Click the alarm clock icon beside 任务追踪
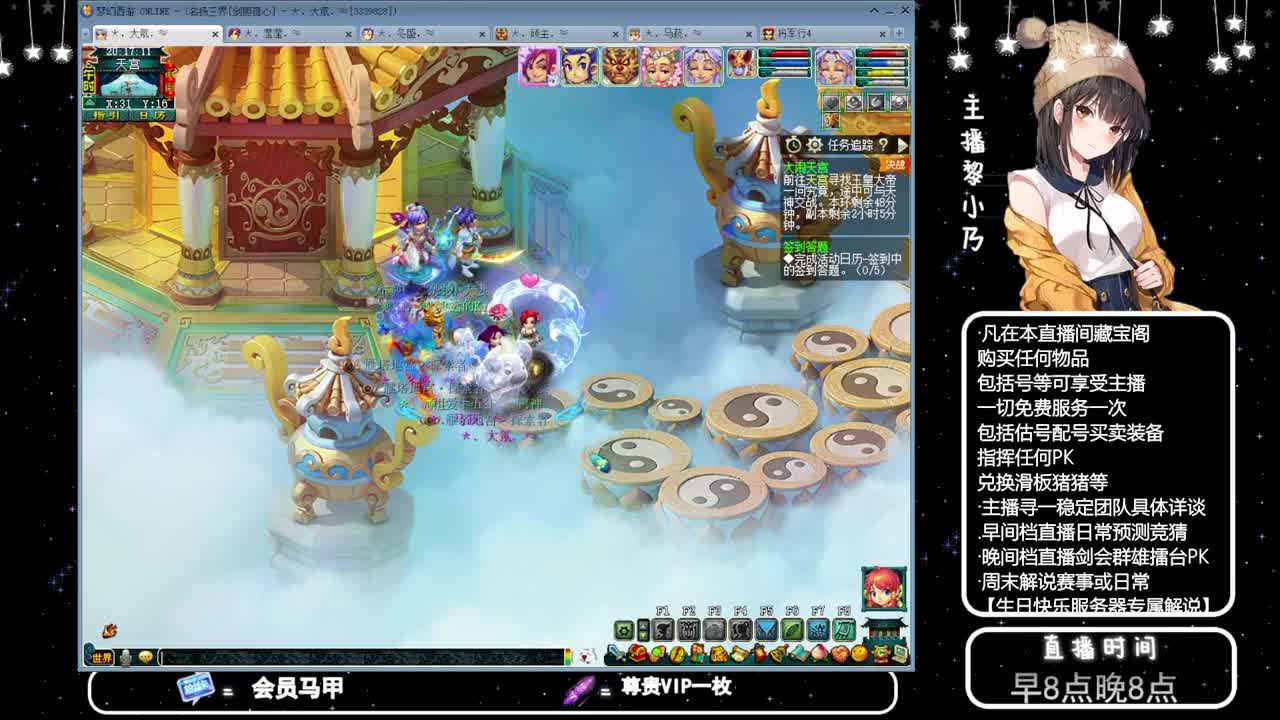The height and width of the screenshot is (720, 1280). (x=794, y=145)
